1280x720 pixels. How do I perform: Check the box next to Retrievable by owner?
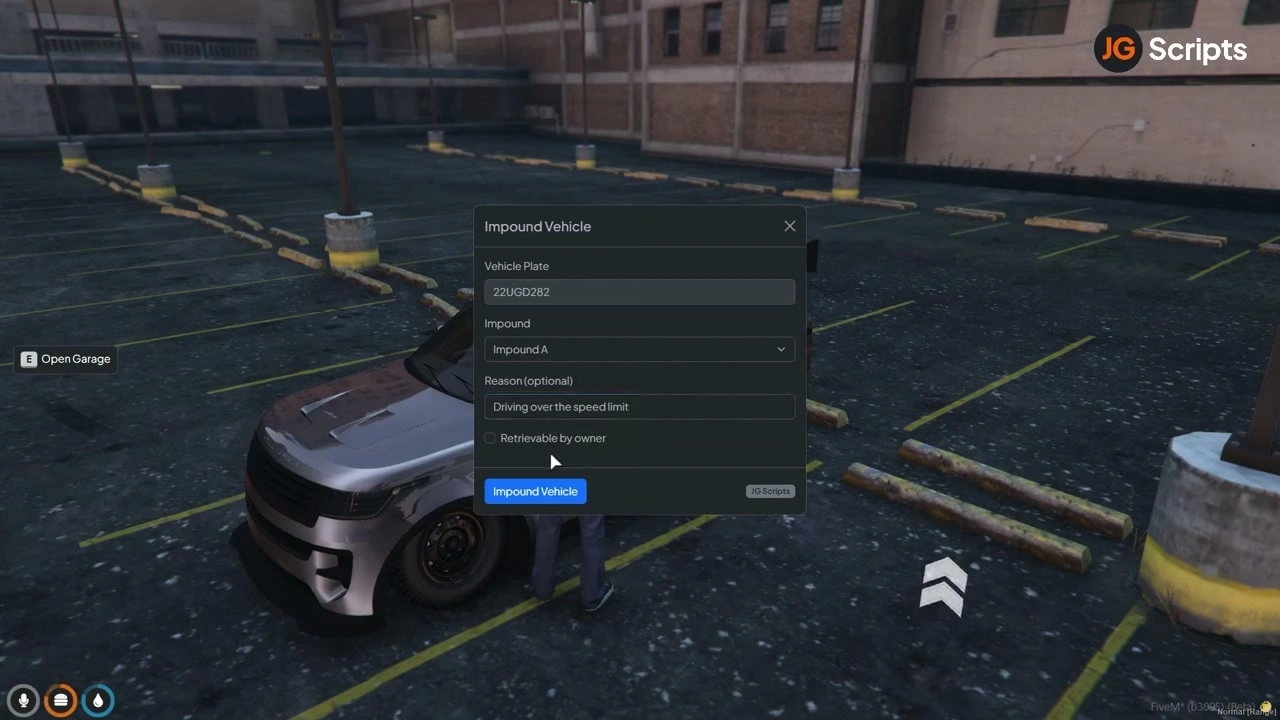coord(490,438)
